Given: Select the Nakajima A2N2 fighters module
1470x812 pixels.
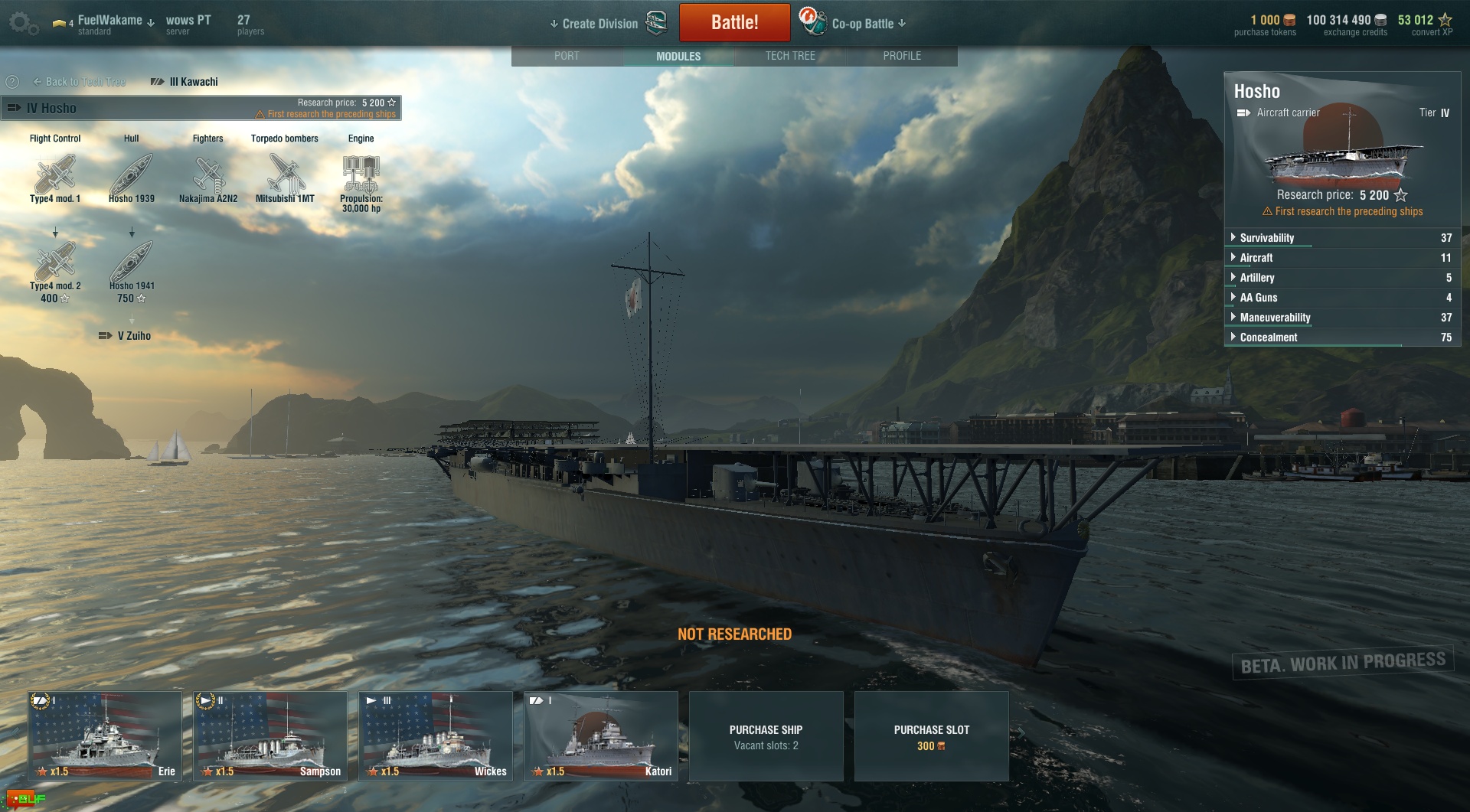Looking at the screenshot, I should click(208, 176).
